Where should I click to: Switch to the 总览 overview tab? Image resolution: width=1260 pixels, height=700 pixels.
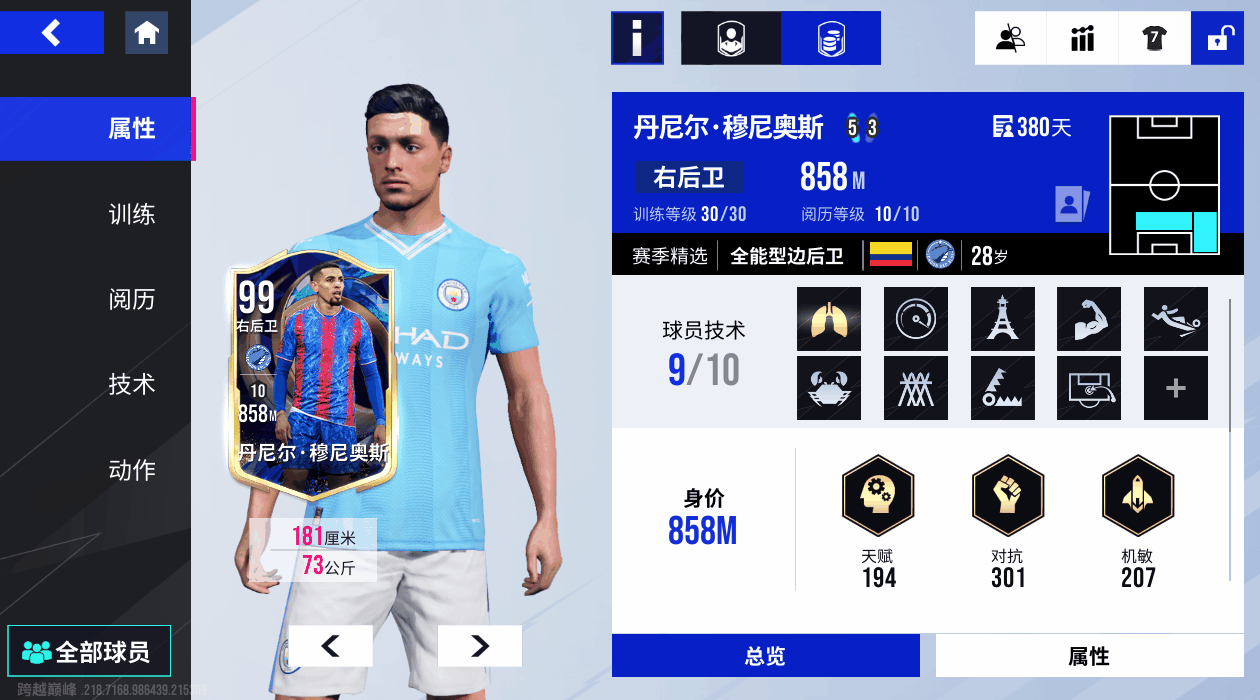pos(765,656)
